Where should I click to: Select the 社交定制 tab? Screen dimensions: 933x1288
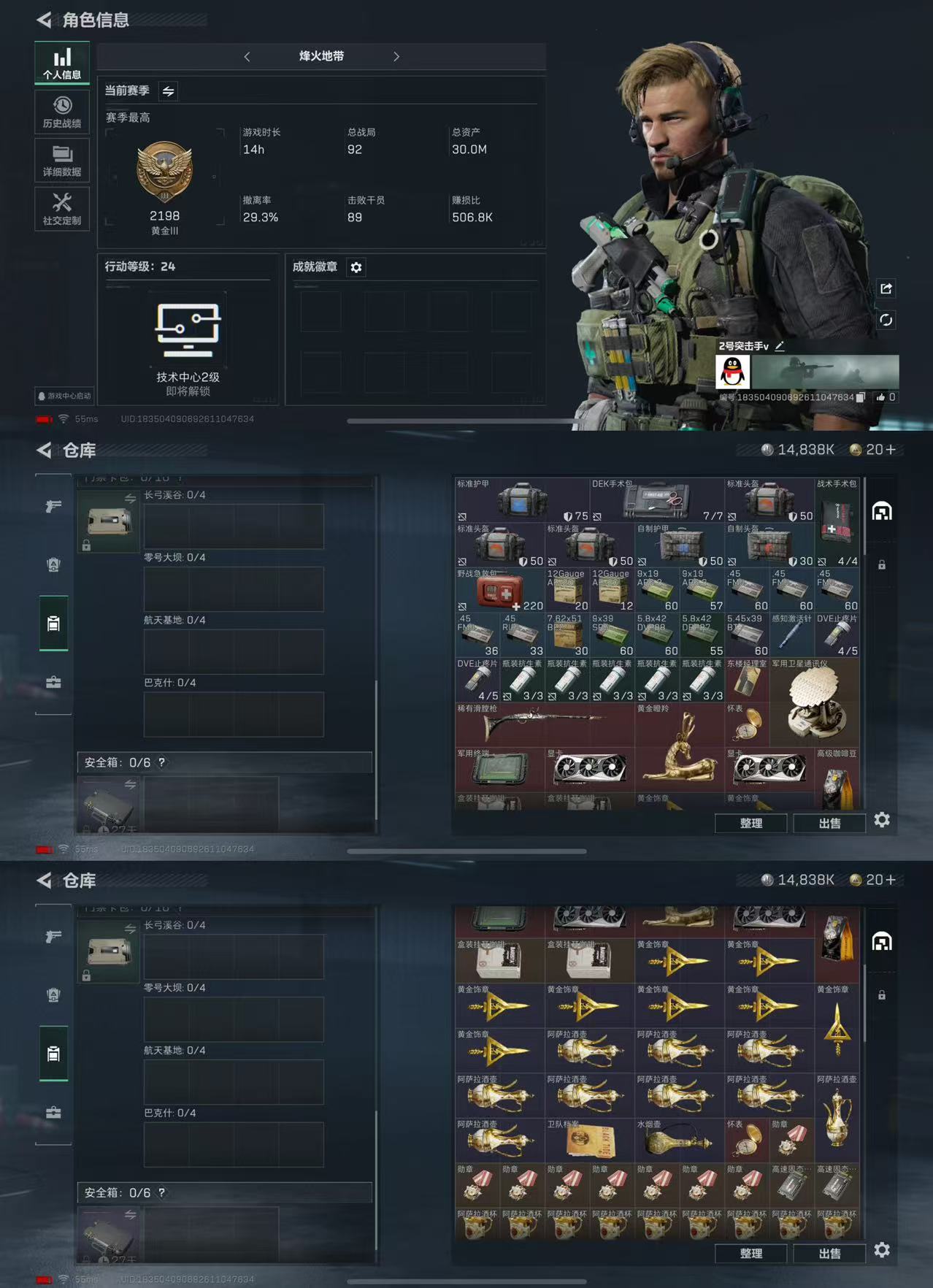(62, 209)
